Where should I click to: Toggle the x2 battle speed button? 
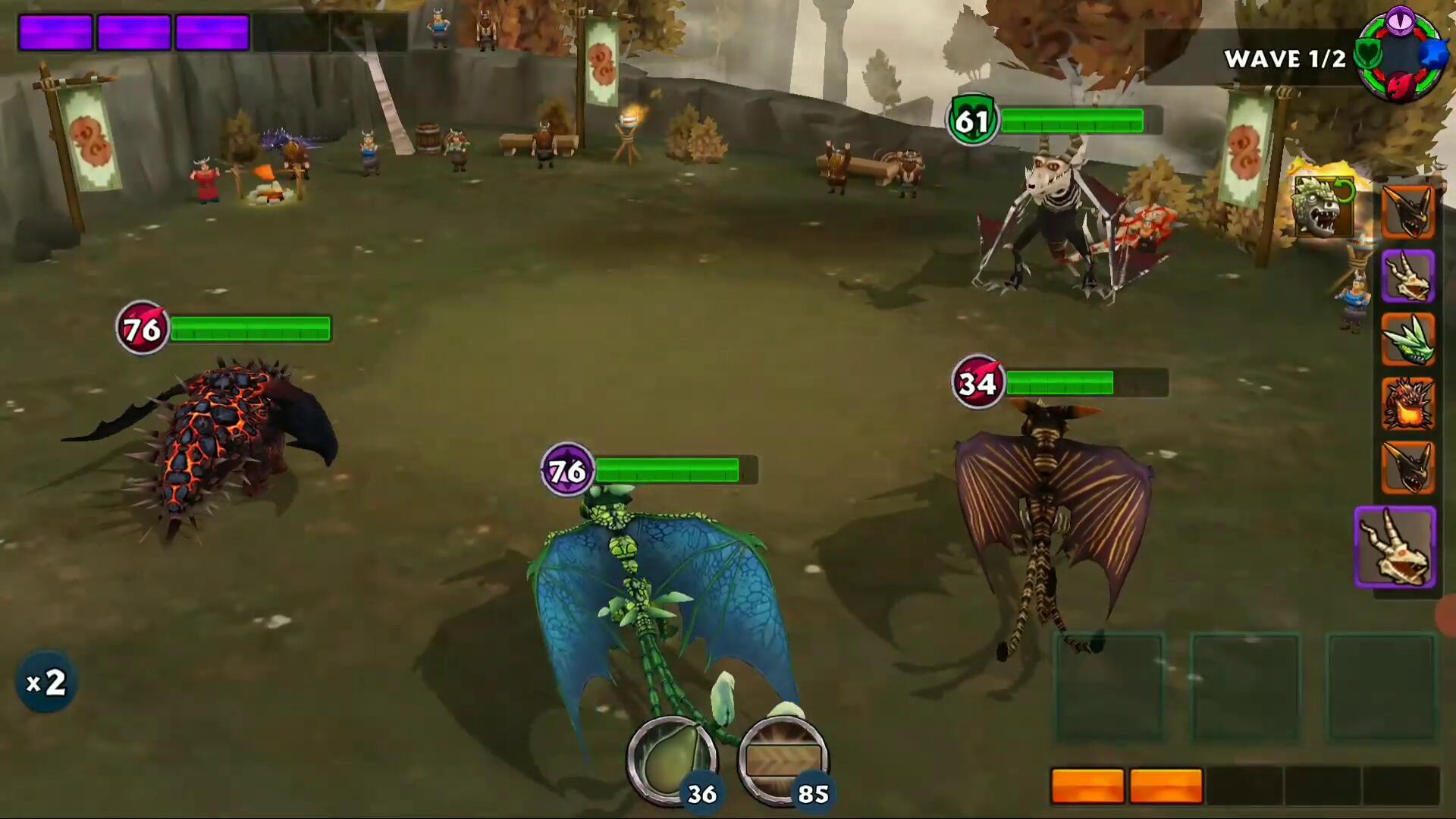pos(46,682)
